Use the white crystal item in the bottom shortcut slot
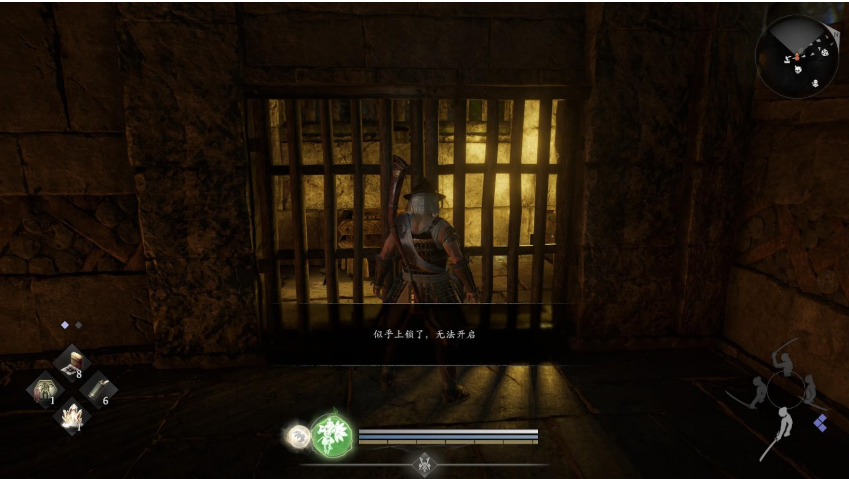The height and width of the screenshot is (479, 849). coord(71,415)
